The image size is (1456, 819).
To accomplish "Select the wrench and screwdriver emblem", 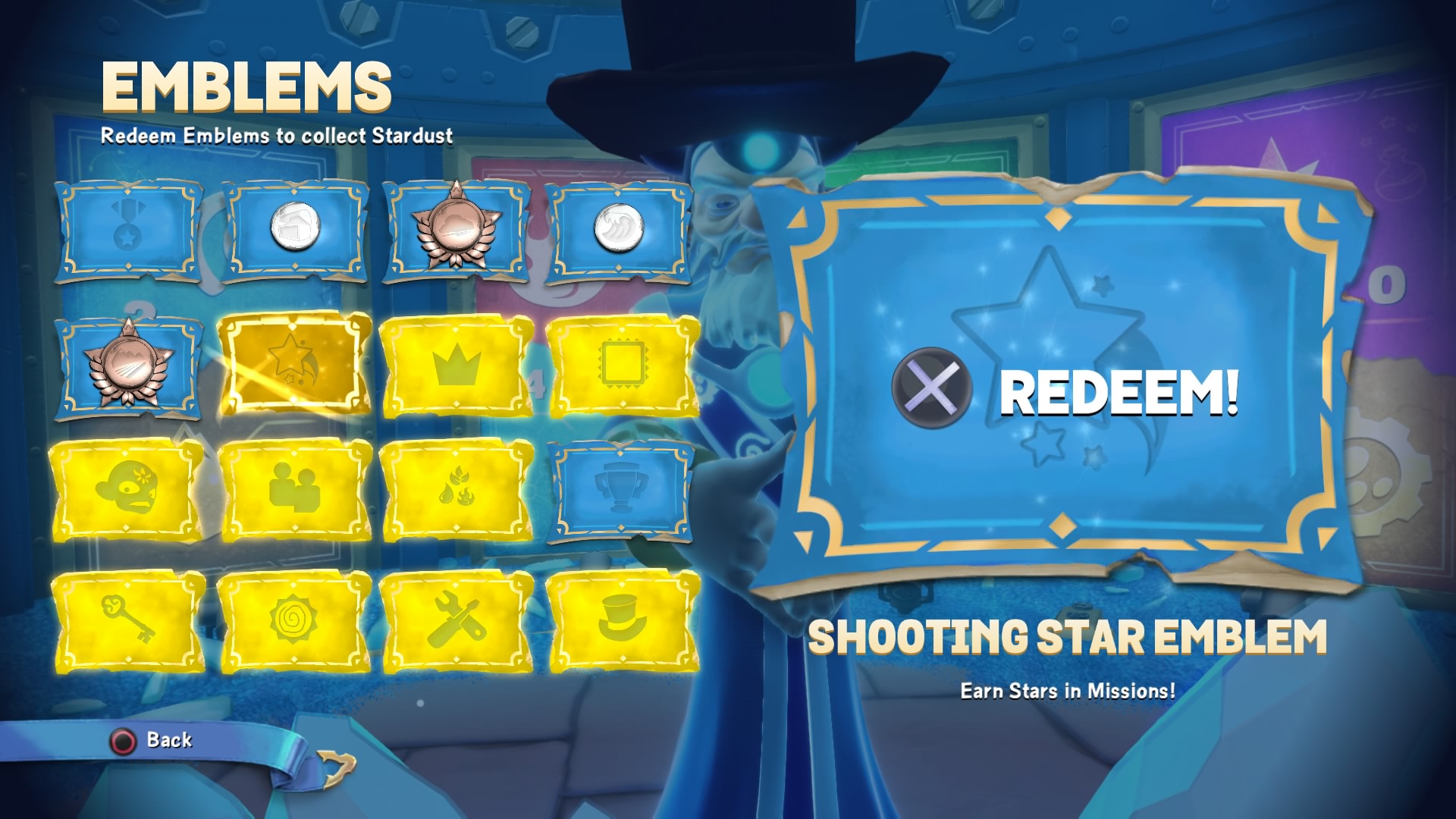I will click(457, 622).
